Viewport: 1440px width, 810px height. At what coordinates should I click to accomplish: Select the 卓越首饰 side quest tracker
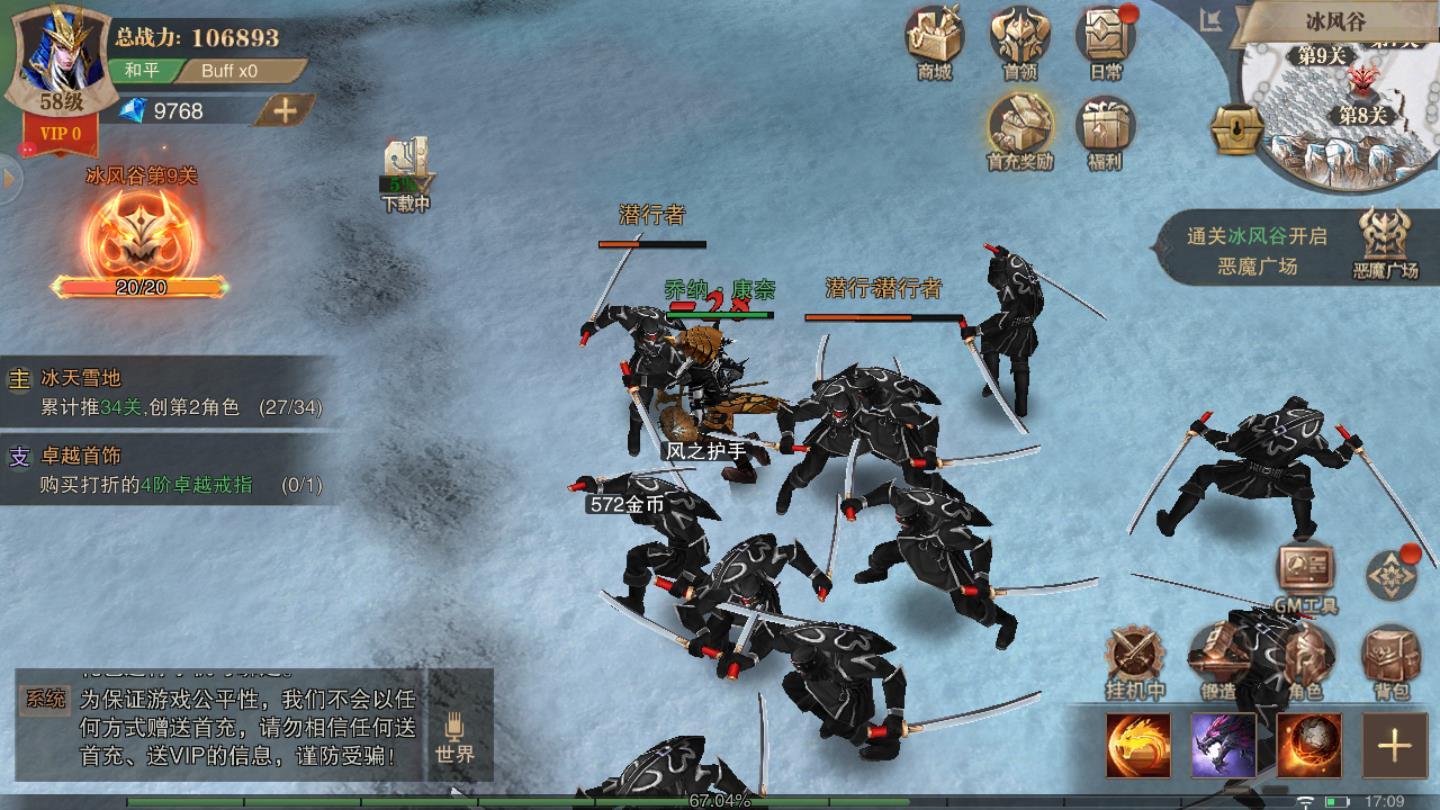165,470
